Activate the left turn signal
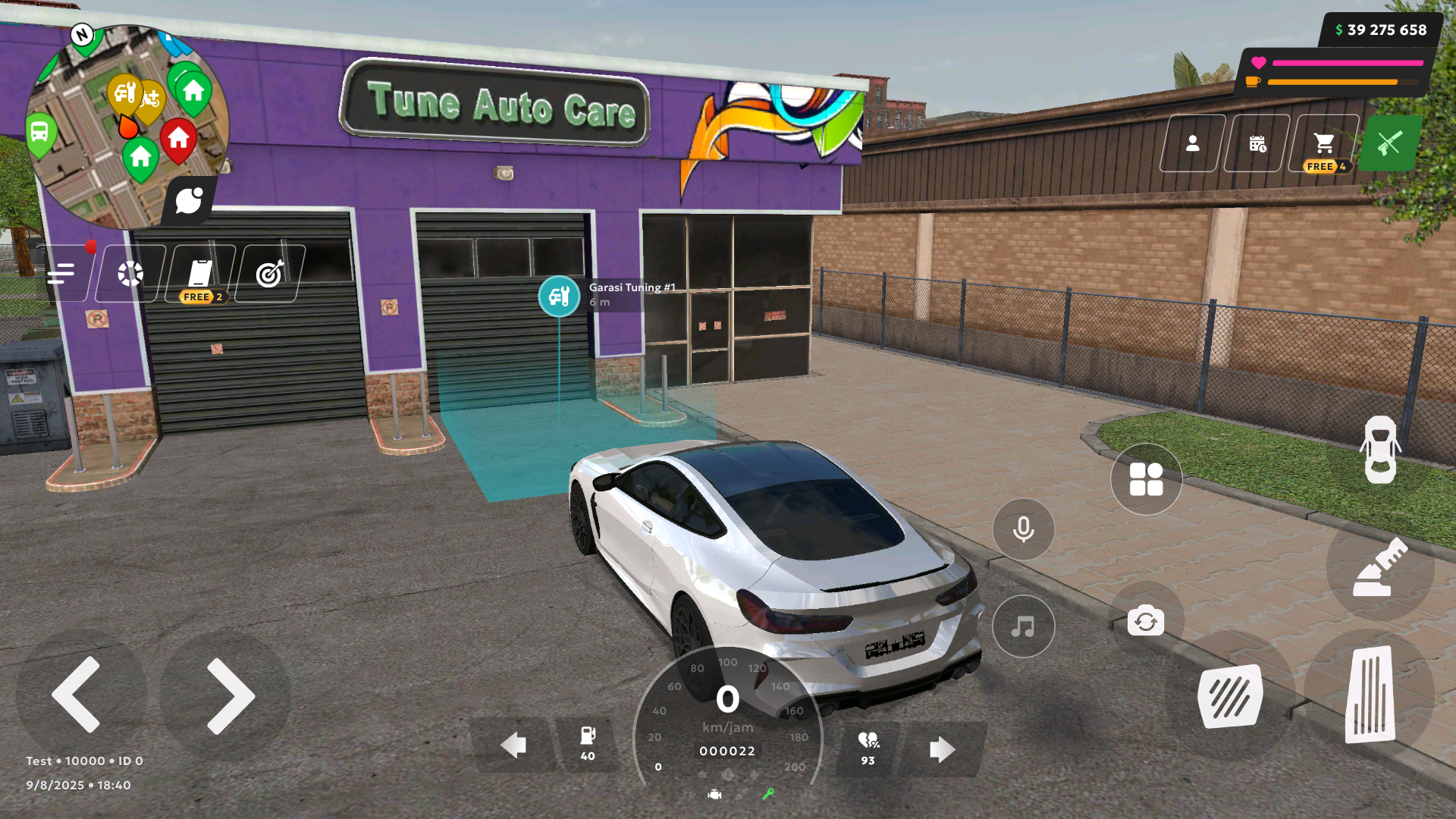The width and height of the screenshot is (1456, 819). tap(514, 745)
